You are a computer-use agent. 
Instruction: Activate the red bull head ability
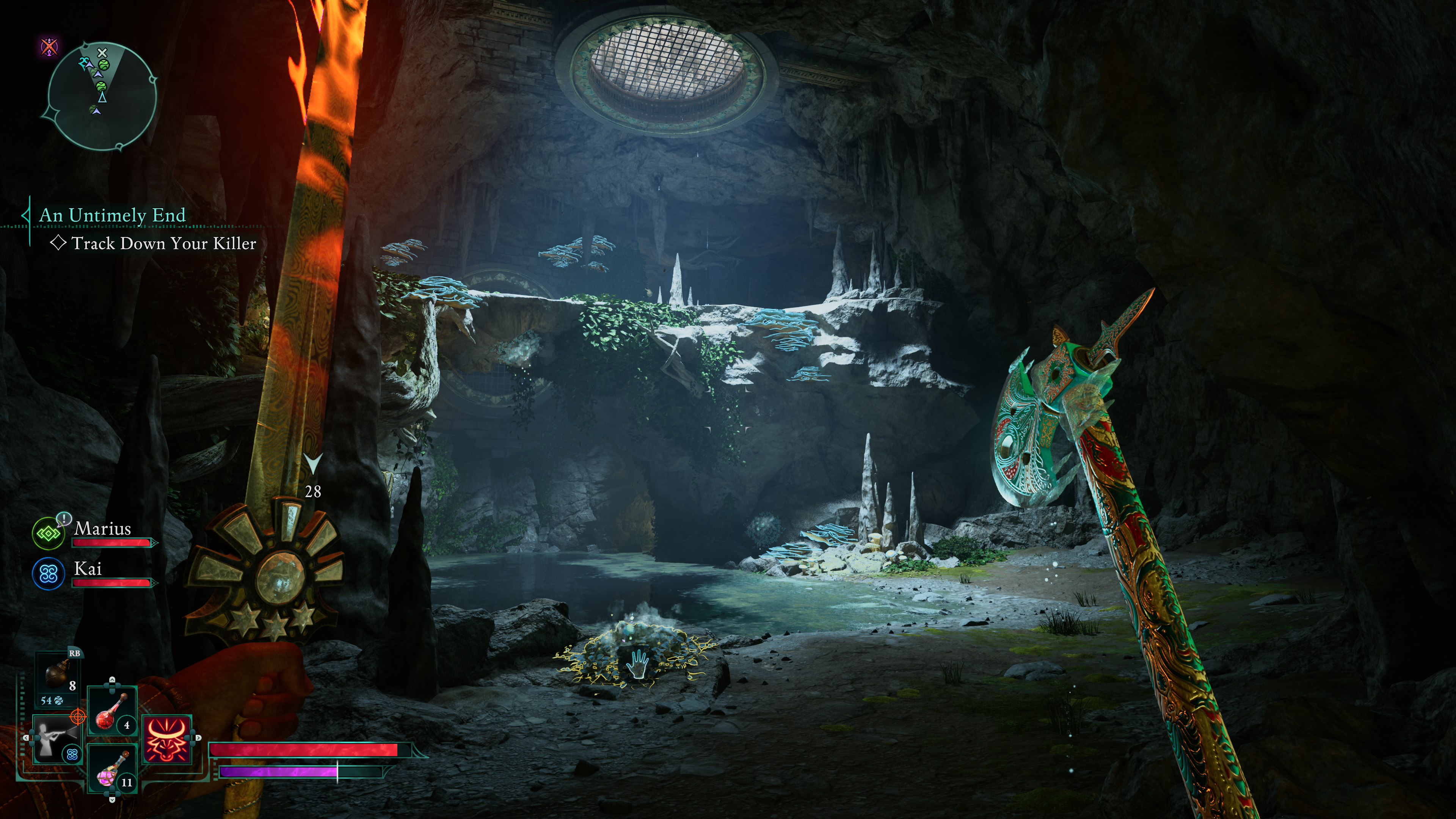(167, 739)
